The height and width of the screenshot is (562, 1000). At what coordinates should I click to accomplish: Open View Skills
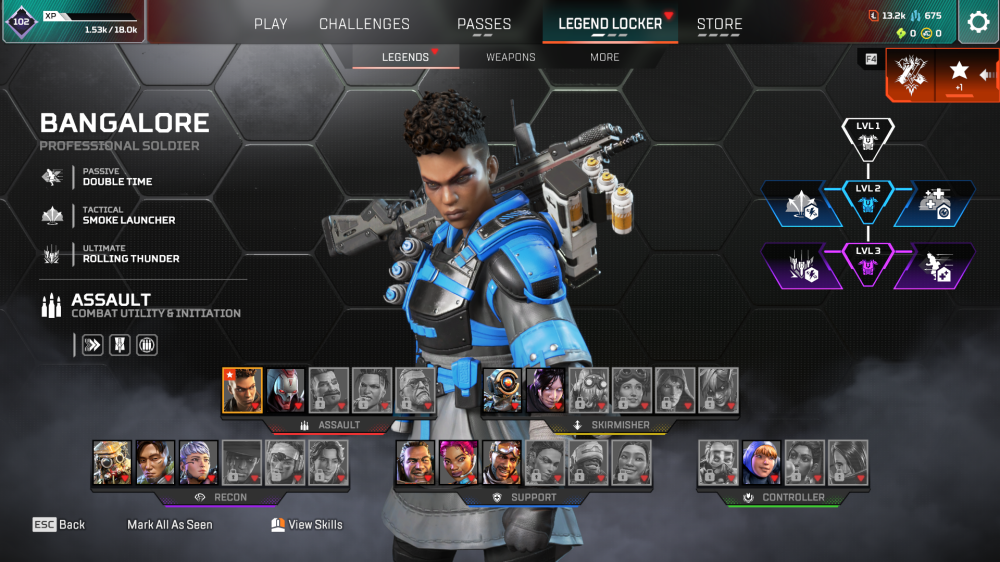tap(307, 524)
